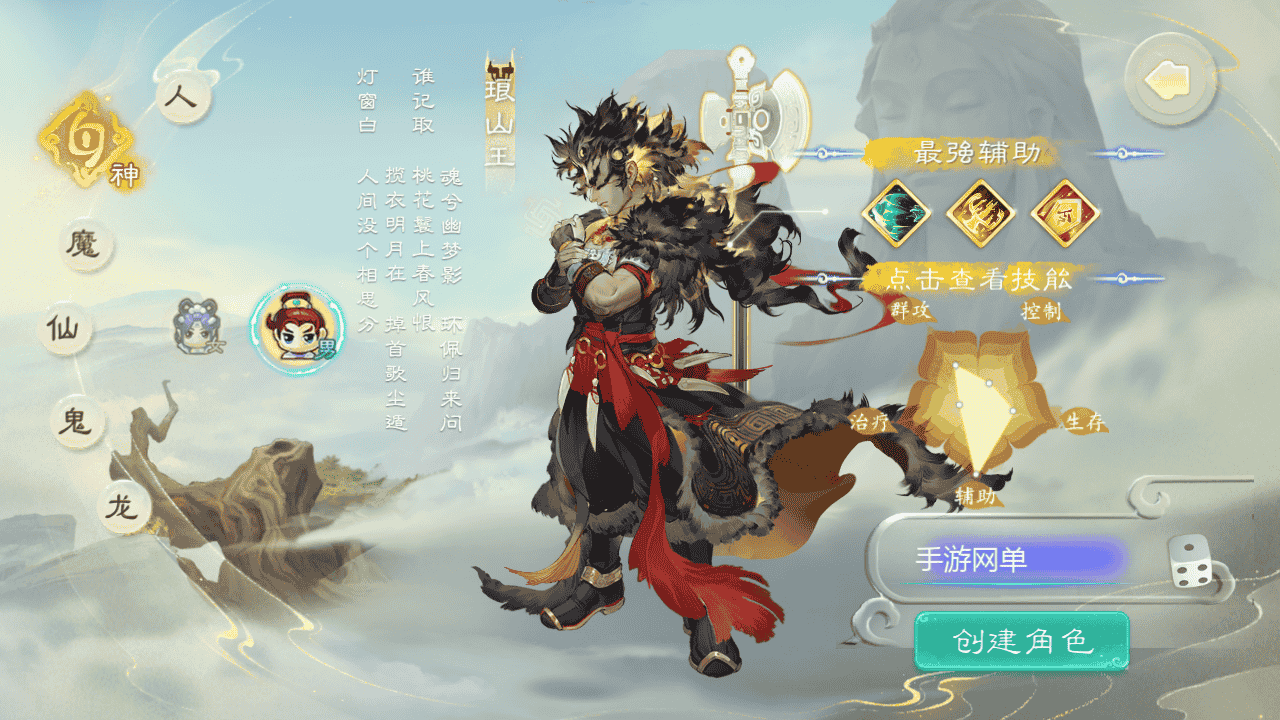This screenshot has width=1280, height=720.
Task: Open the red and gold shield skill
Action: click(1065, 213)
